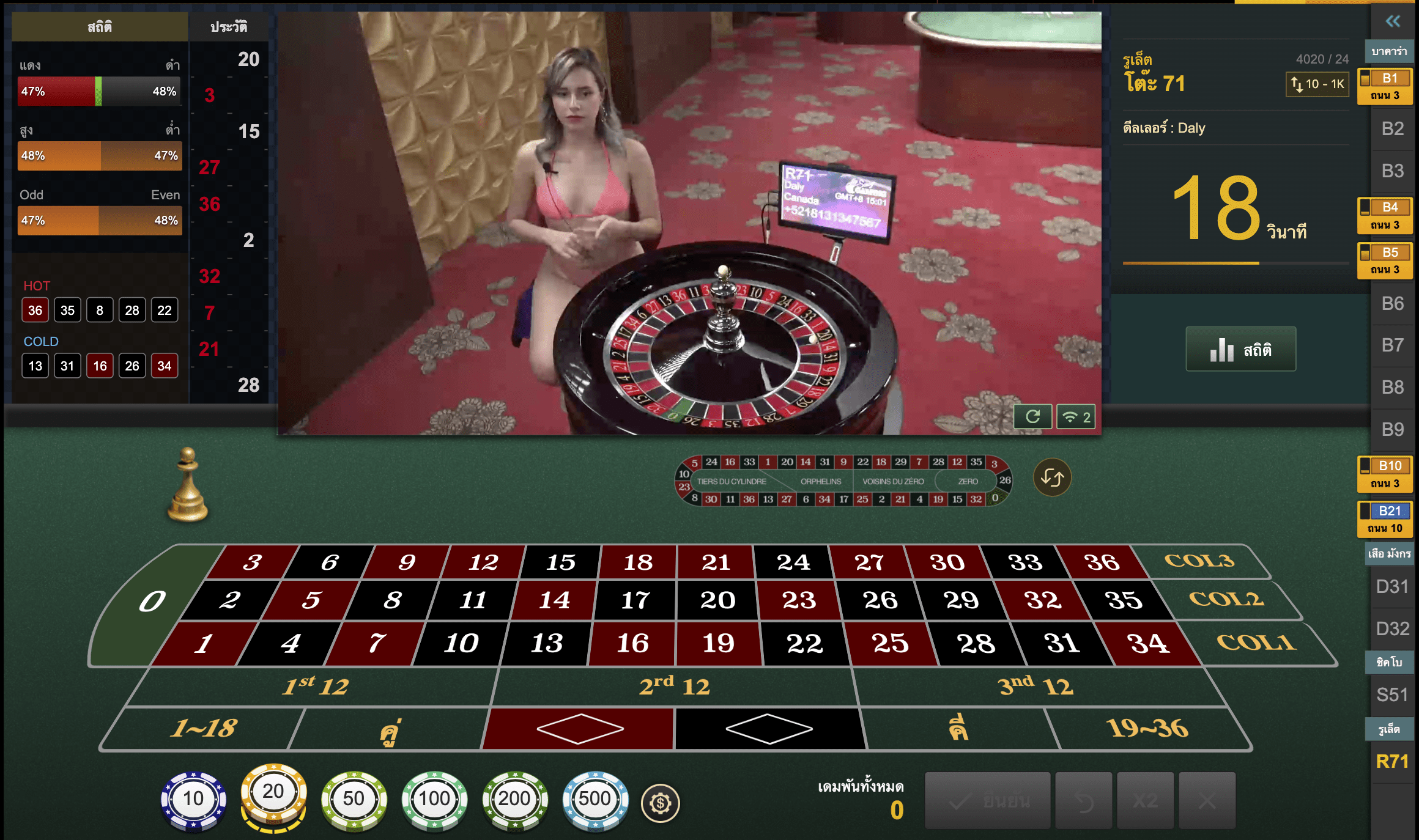Screen dimensions: 1419x840
Task: Switch to the ประวัติ history tab
Action: [x=229, y=27]
